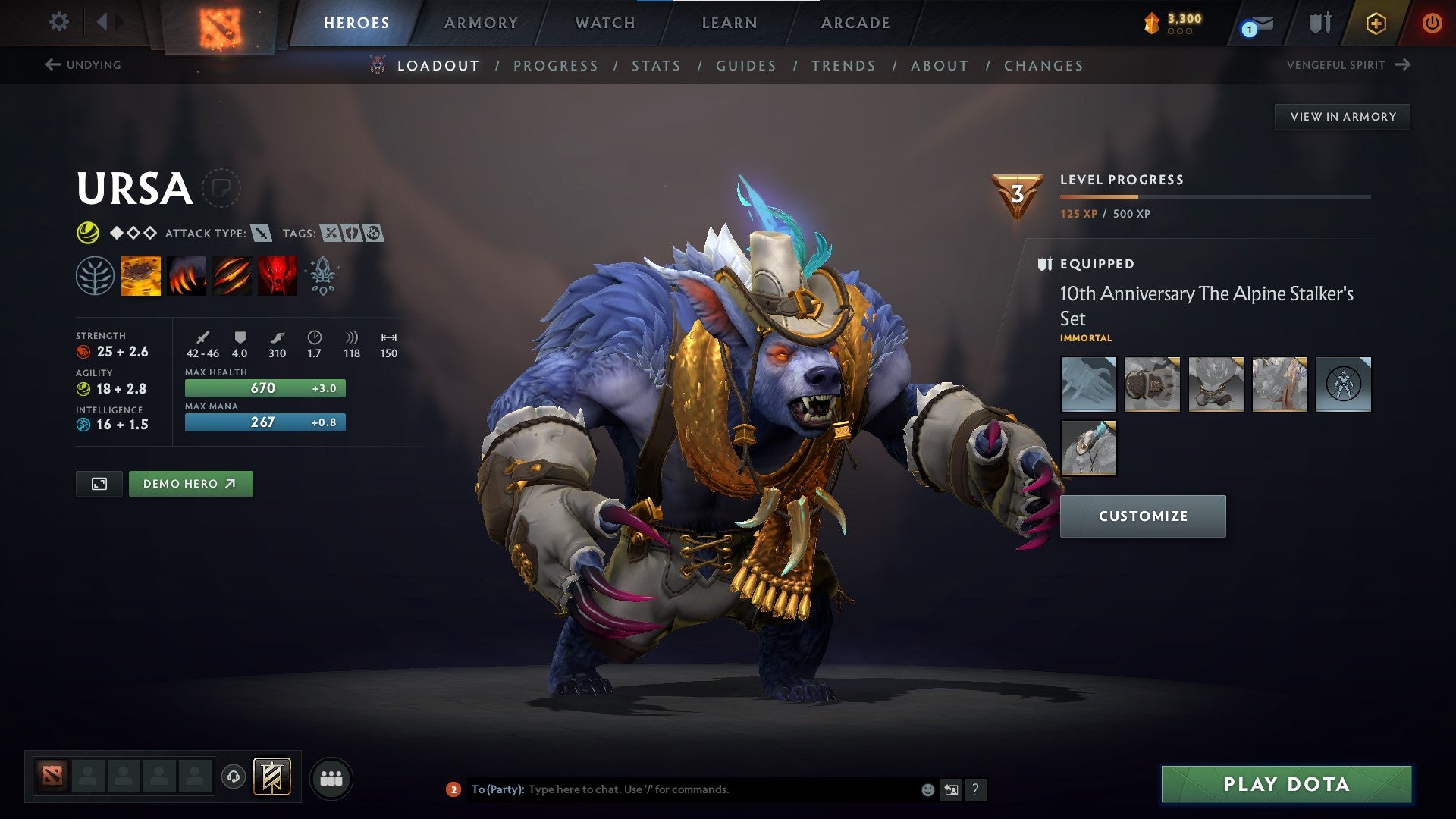Viewport: 1456px width, 819px height.
Task: Open the armory shield-and-sword icon
Action: (1319, 23)
